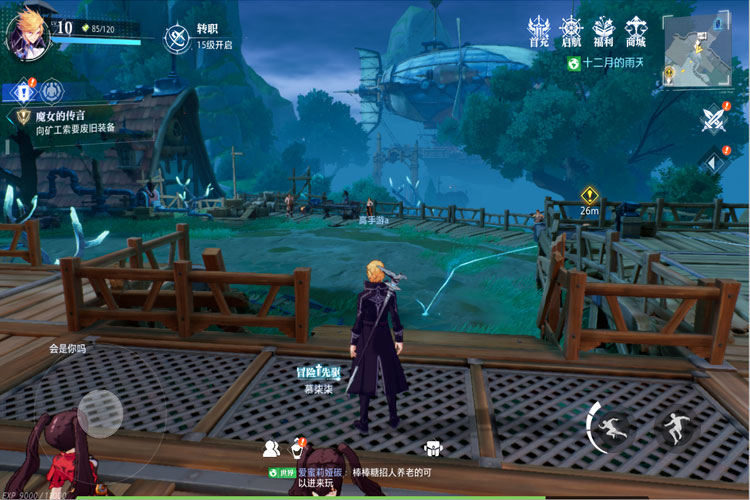The image size is (750, 500).
Task: Touch the virtual movement joystick
Action: pyautogui.click(x=100, y=410)
